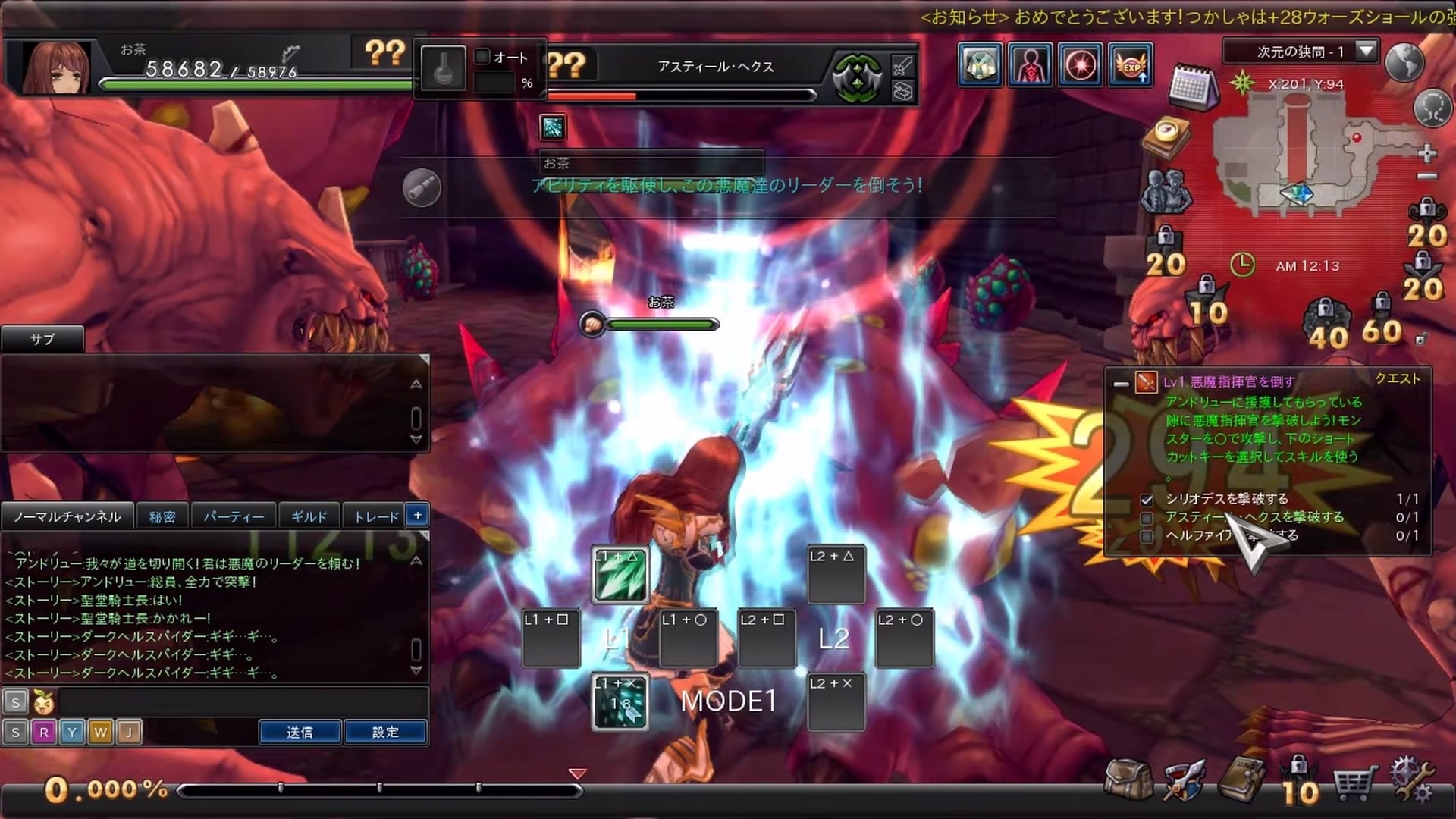Open the calendar icon

[1192, 86]
